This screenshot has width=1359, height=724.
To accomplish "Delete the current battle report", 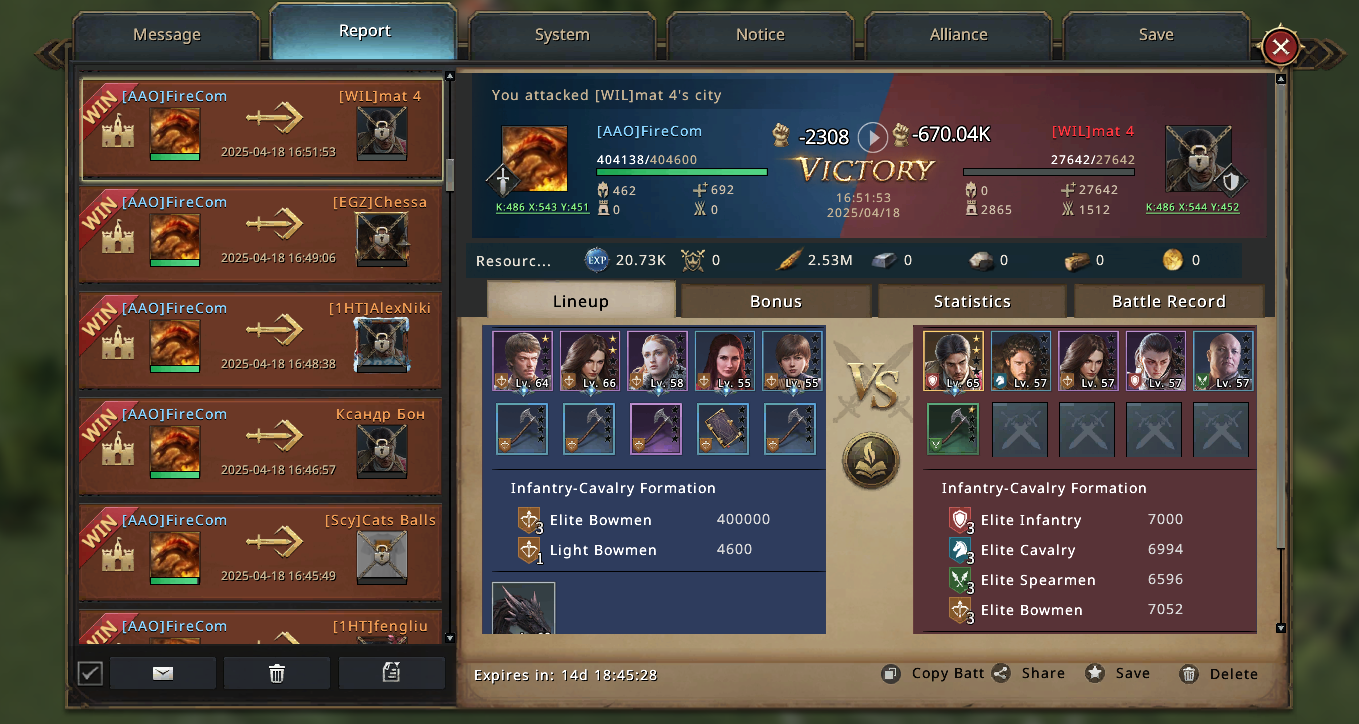I will 1219,674.
